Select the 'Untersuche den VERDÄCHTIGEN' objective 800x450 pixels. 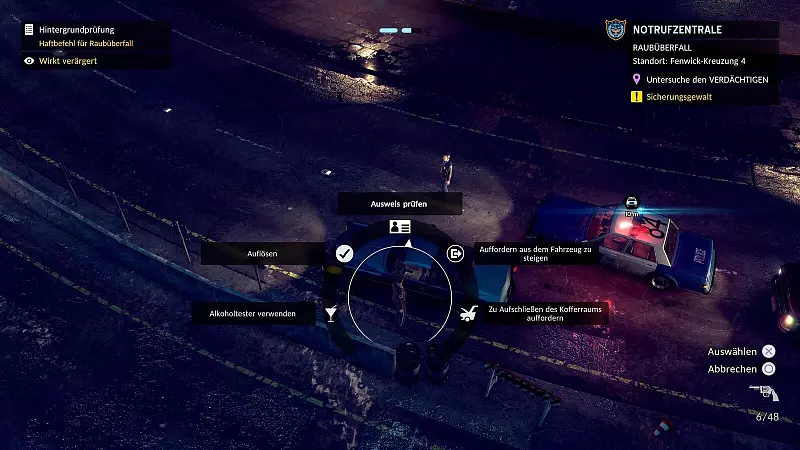pyautogui.click(x=707, y=79)
